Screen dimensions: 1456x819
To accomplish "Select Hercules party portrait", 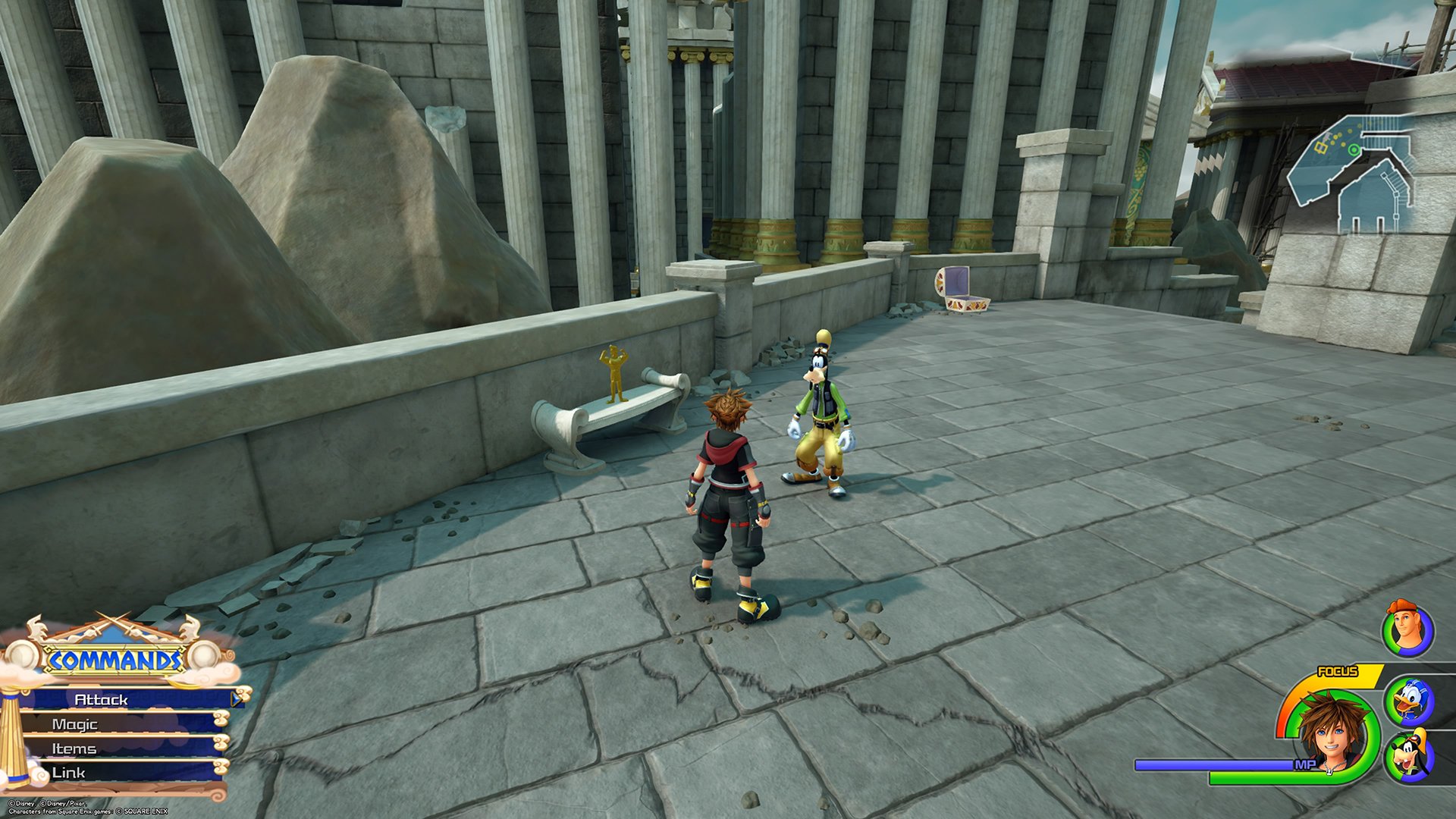I will point(1407,629).
